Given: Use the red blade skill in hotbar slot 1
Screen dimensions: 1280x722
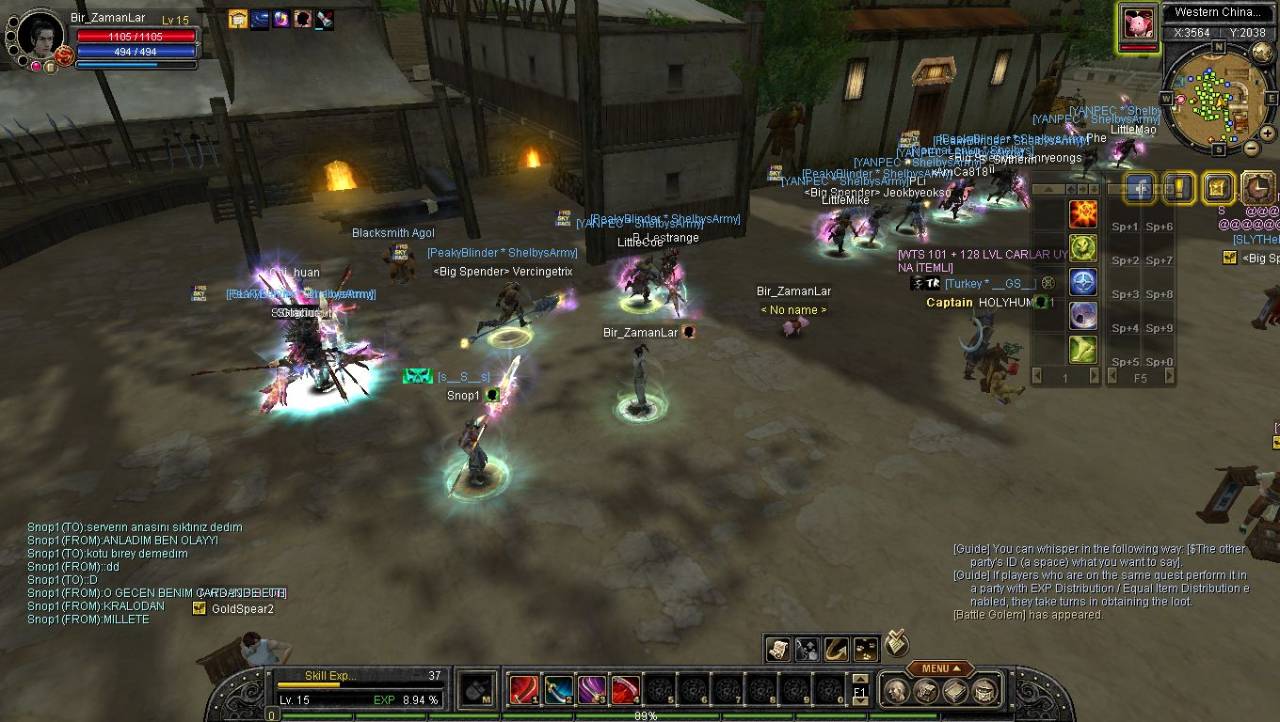Looking at the screenshot, I should pos(524,690).
